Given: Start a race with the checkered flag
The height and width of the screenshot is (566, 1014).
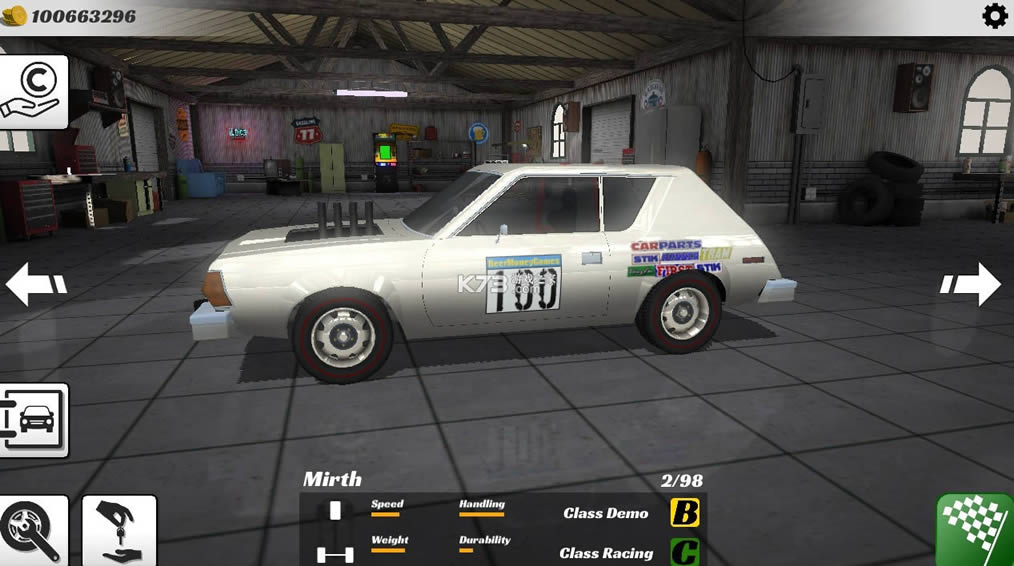Looking at the screenshot, I should (x=976, y=529).
